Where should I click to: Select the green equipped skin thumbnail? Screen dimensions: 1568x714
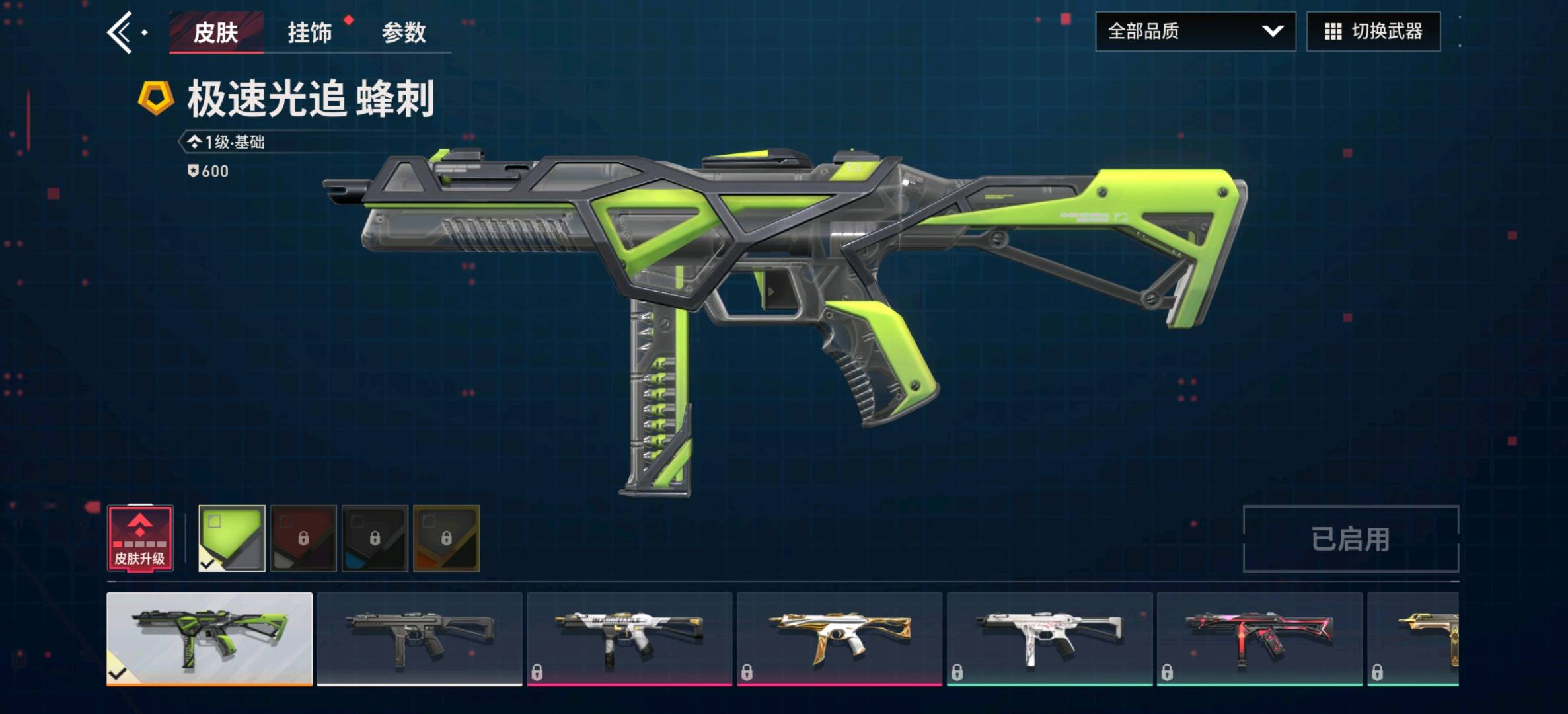pyautogui.click(x=209, y=639)
